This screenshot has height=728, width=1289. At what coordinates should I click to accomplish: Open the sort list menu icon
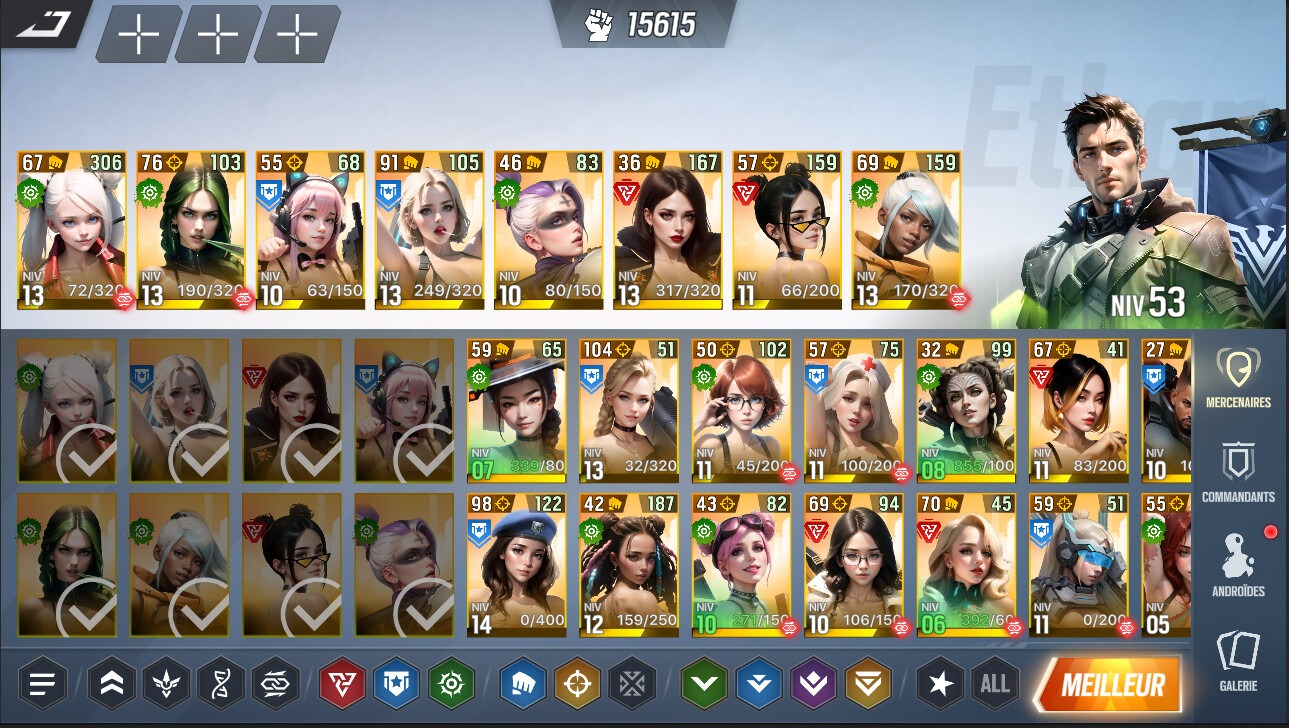[42, 684]
